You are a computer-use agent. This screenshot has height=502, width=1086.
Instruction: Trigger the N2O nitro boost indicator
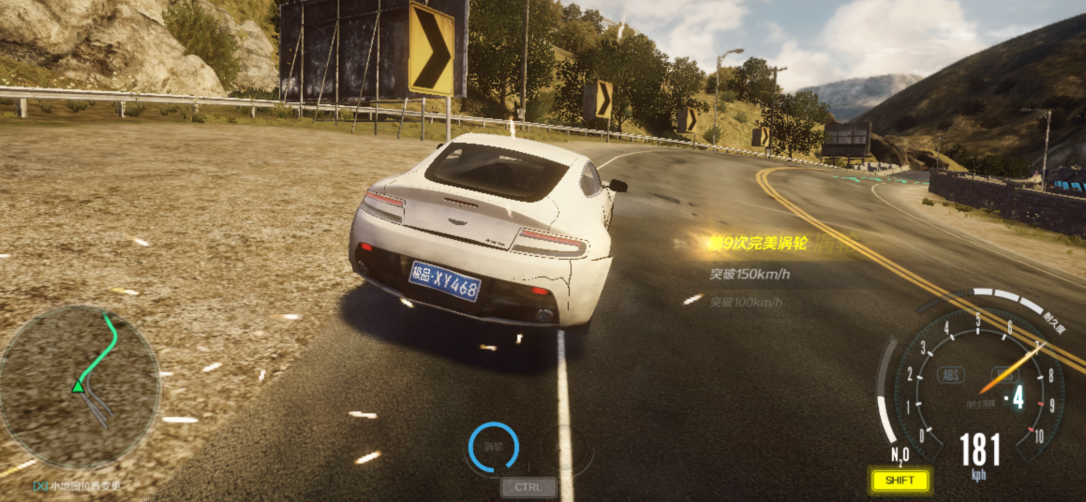900,456
